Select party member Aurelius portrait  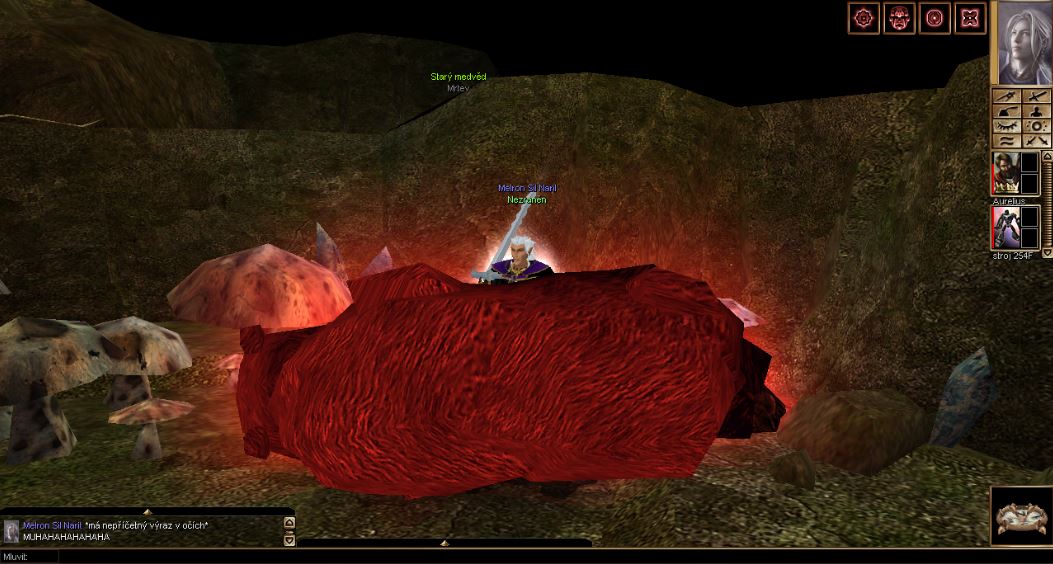click(x=1005, y=173)
